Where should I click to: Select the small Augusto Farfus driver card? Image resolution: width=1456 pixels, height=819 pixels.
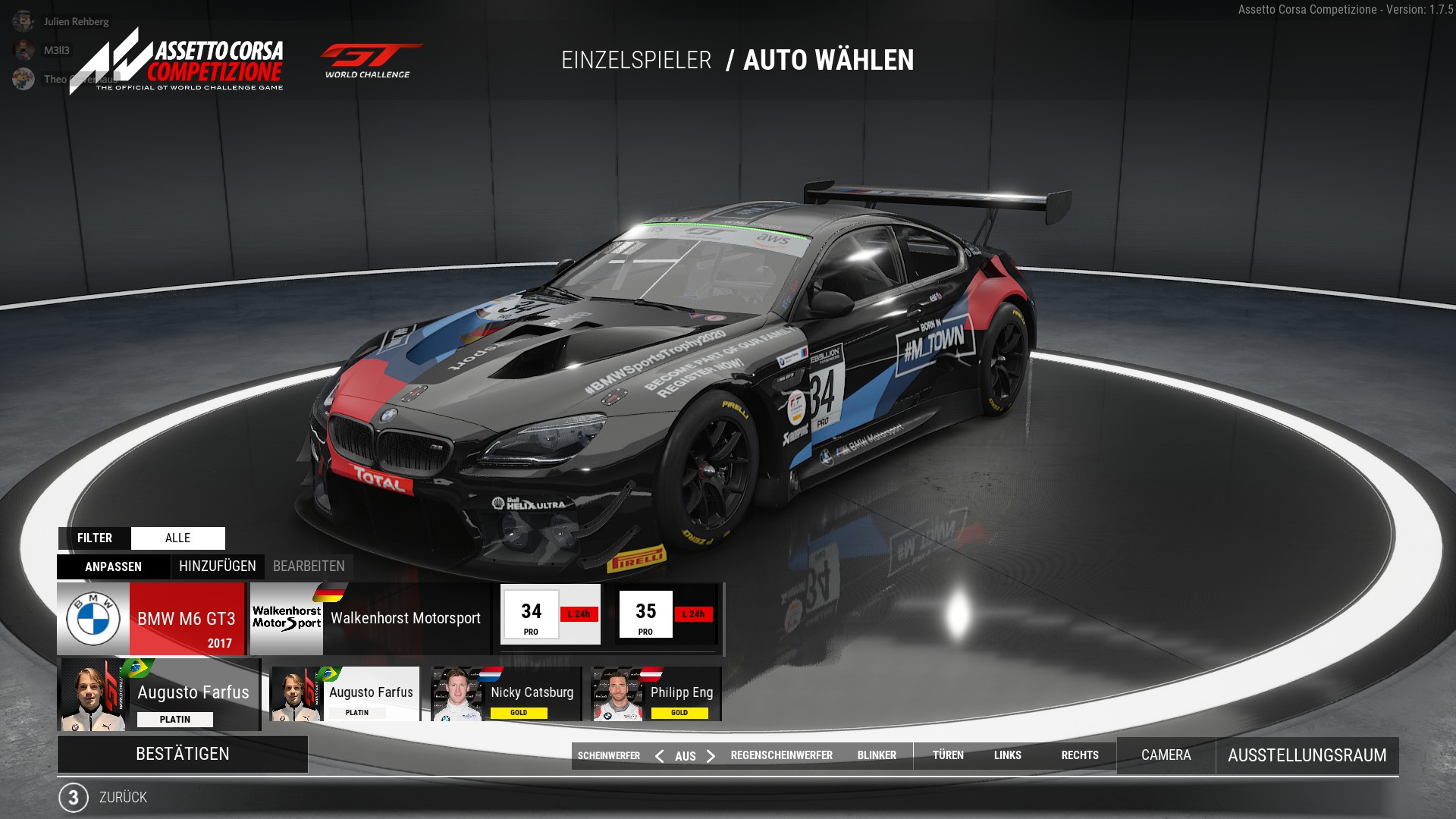(x=345, y=694)
